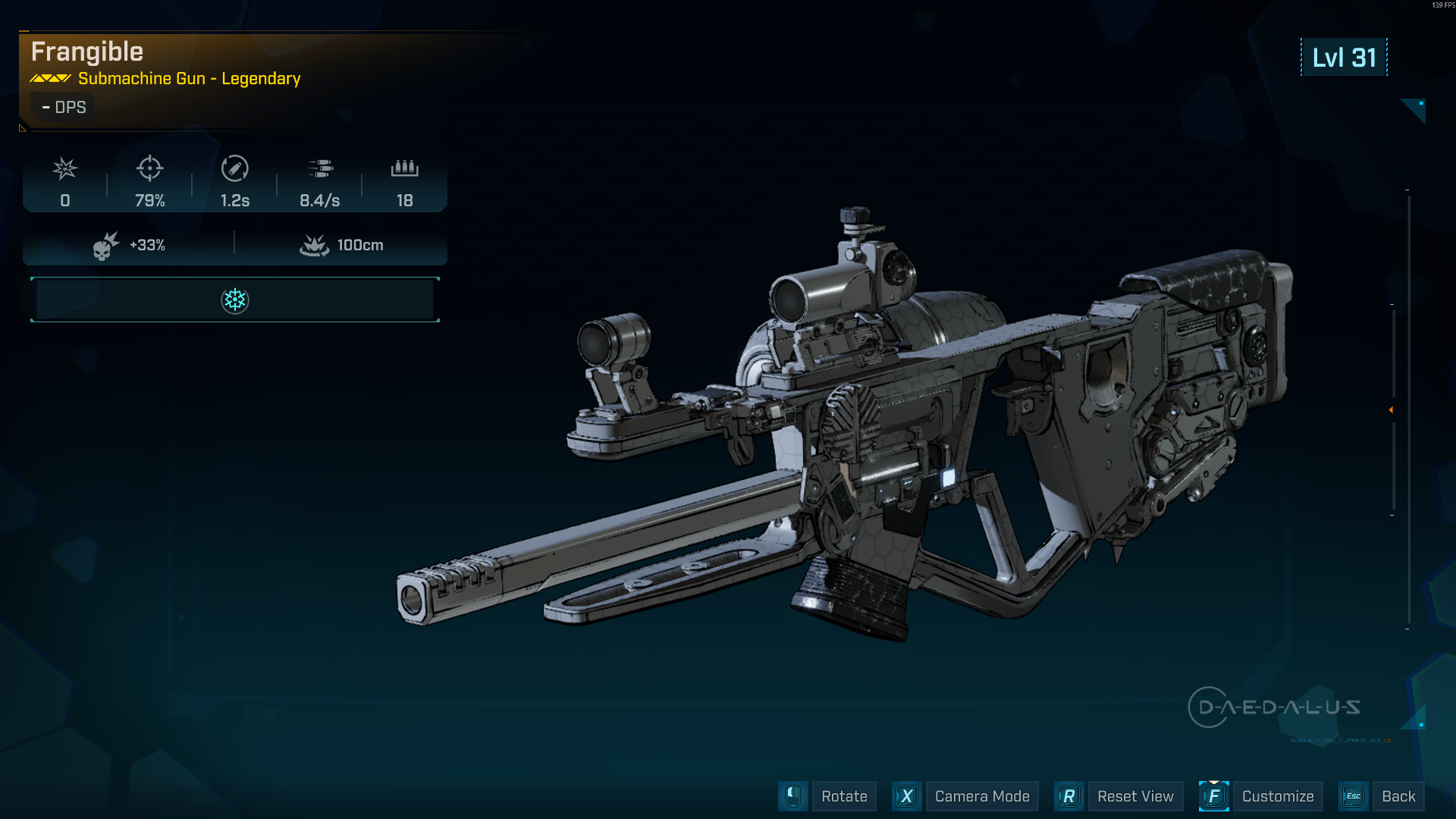Screen dimensions: 1456x819
Task: Select the magazine capacity icon showing 18
Action: point(404,168)
